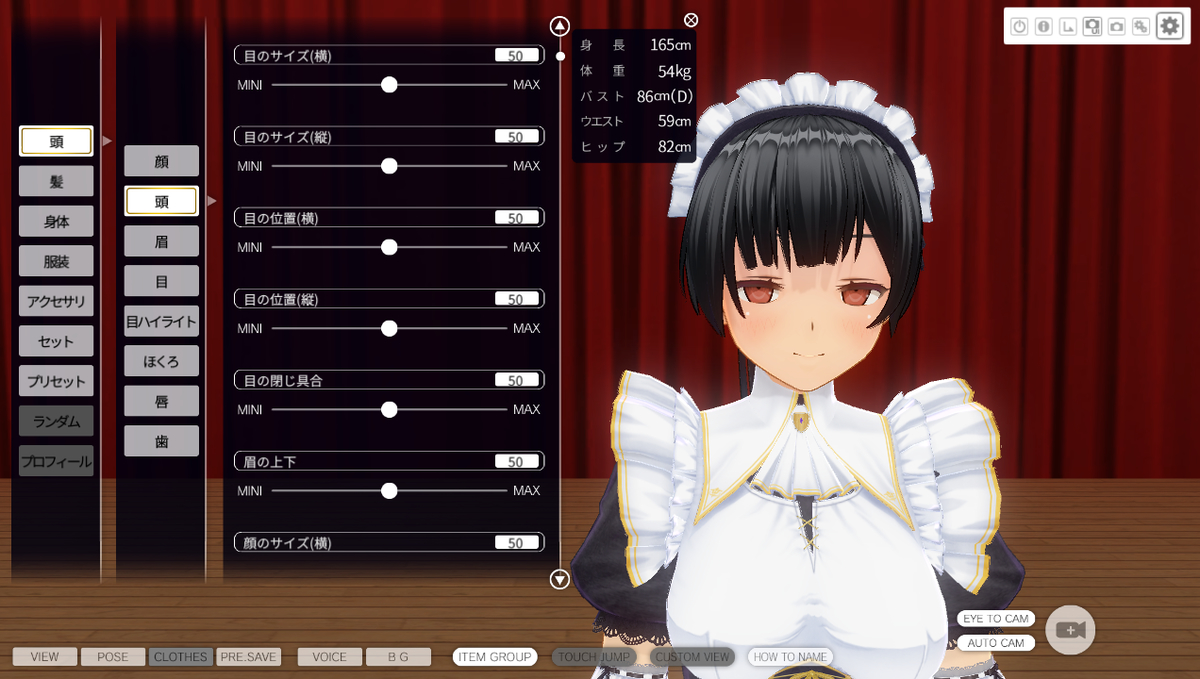Open the プリセット preset menu
This screenshot has width=1200, height=679.
(56, 381)
